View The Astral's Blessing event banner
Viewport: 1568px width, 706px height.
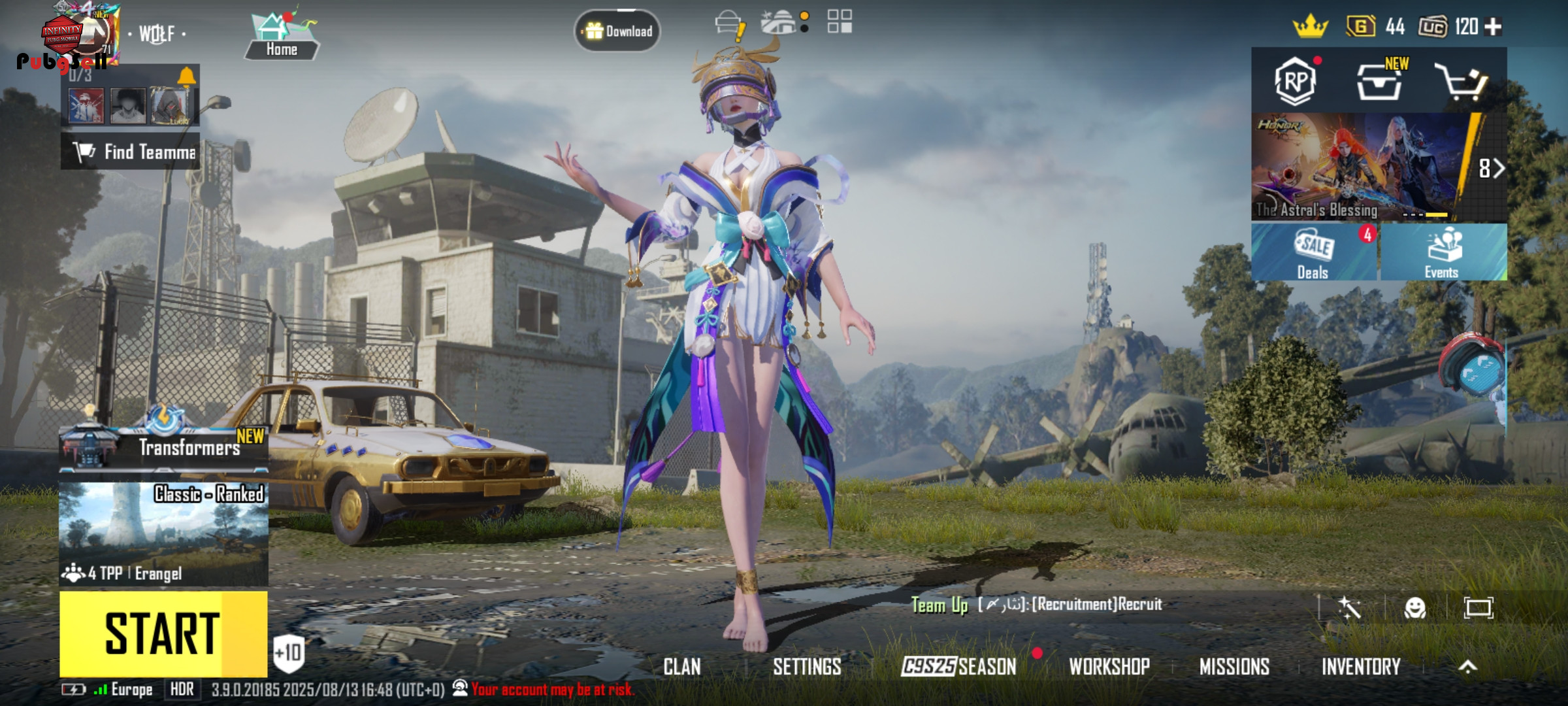click(x=1359, y=167)
